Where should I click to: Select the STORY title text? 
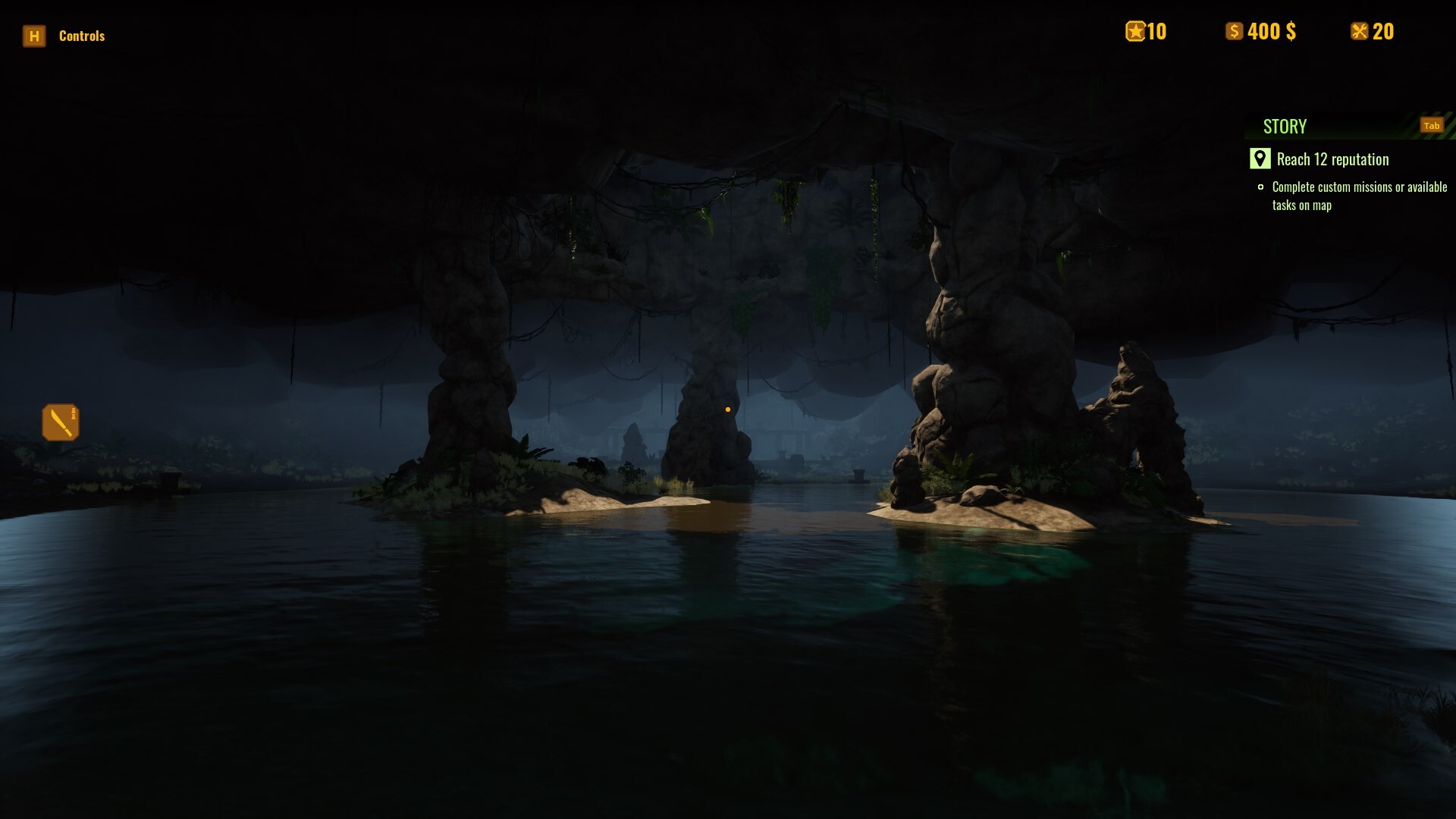[x=1285, y=126]
